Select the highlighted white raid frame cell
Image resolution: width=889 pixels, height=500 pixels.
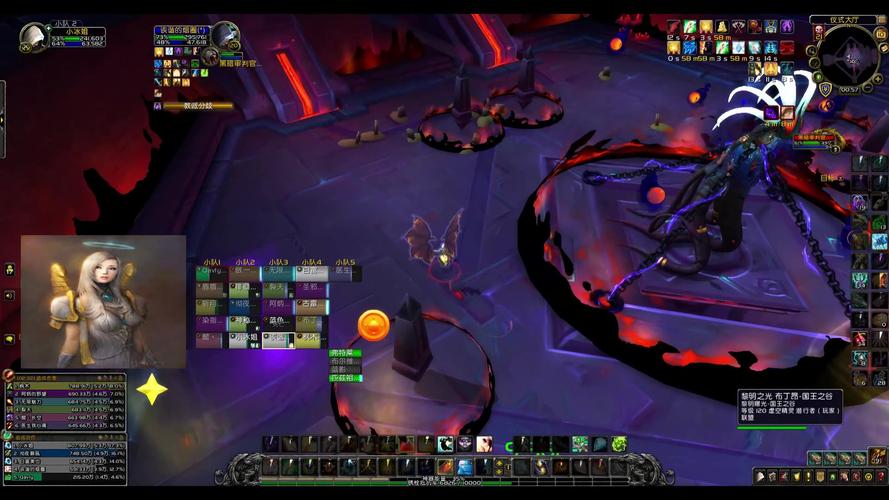(x=278, y=340)
